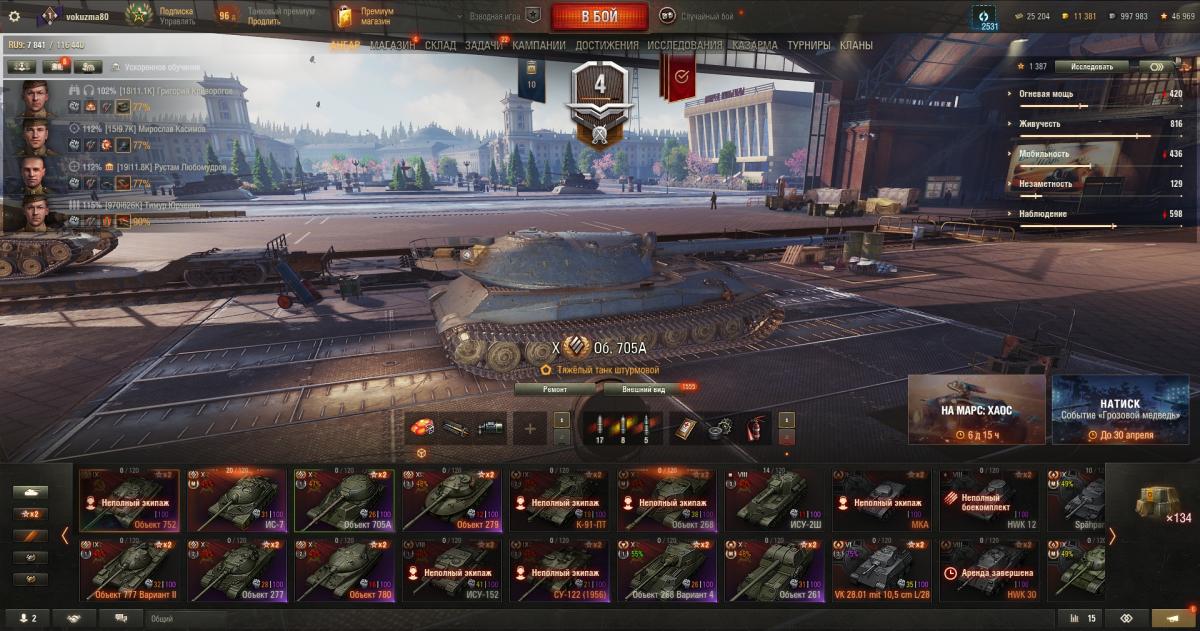Viewport: 1200px width, 631px height.
Task: Pick the ИСУ-152 tank card
Action: 449,571
